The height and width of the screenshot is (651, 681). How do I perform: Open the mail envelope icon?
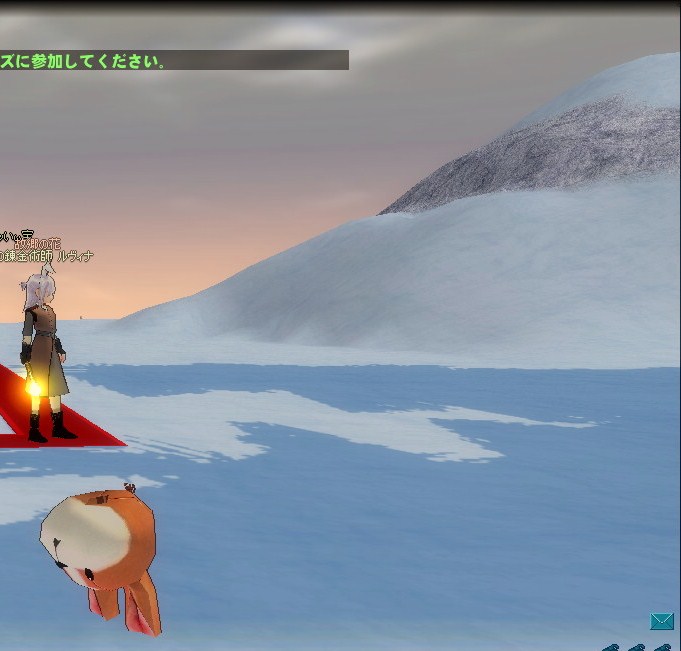click(661, 622)
